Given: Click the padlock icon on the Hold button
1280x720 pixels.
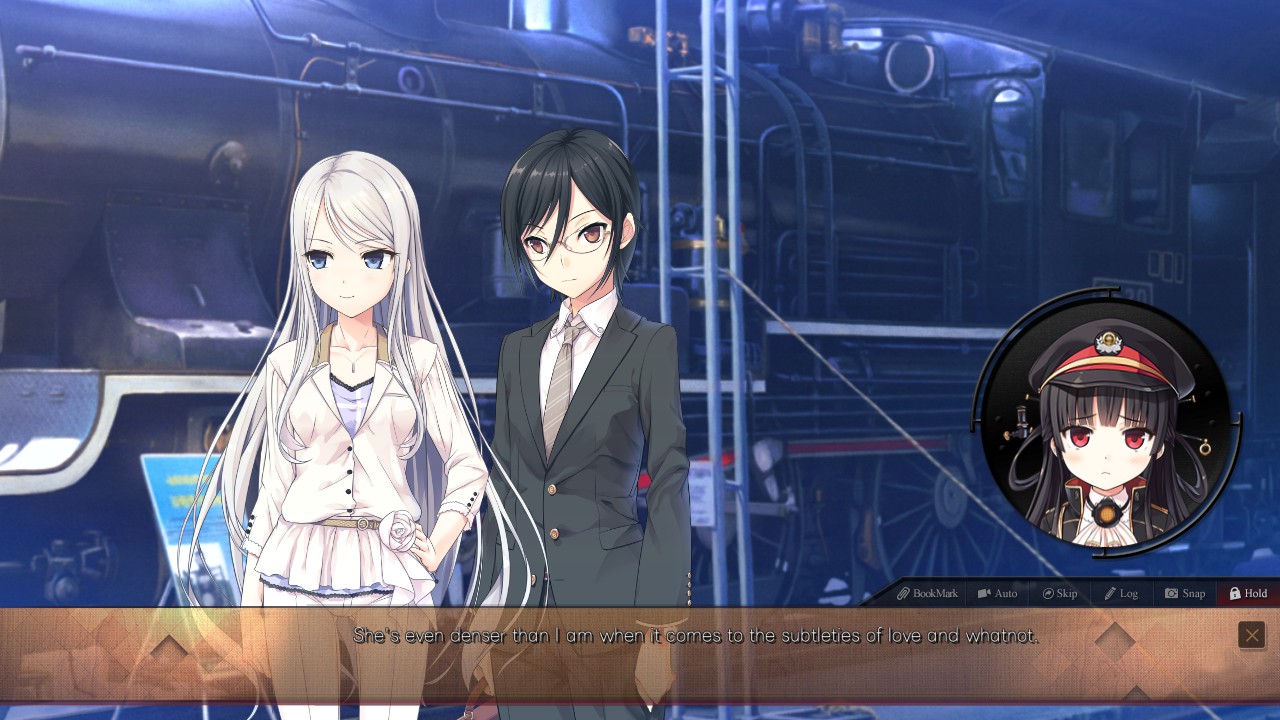Looking at the screenshot, I should [x=1233, y=593].
